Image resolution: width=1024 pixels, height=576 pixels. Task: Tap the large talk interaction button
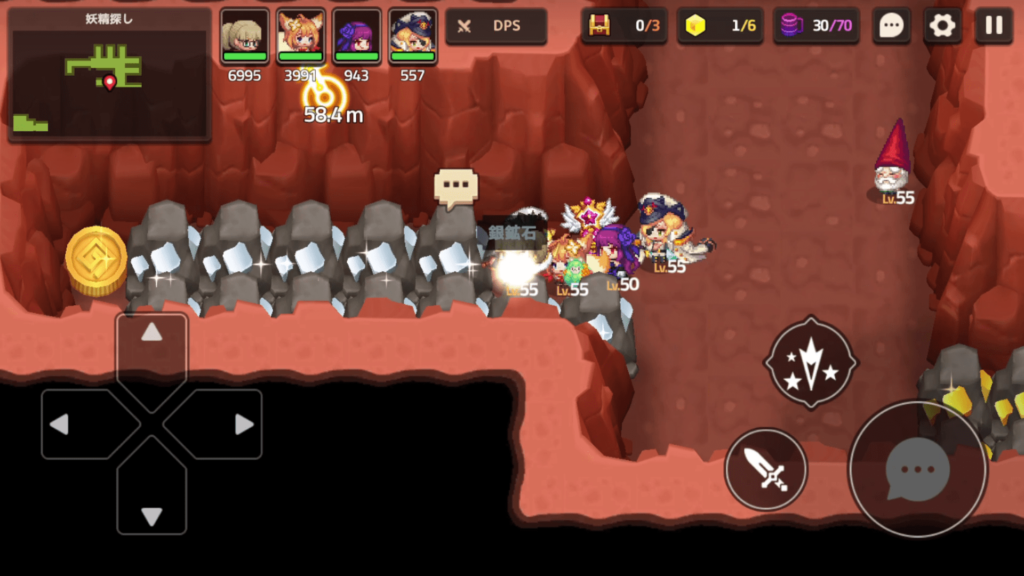click(x=917, y=468)
